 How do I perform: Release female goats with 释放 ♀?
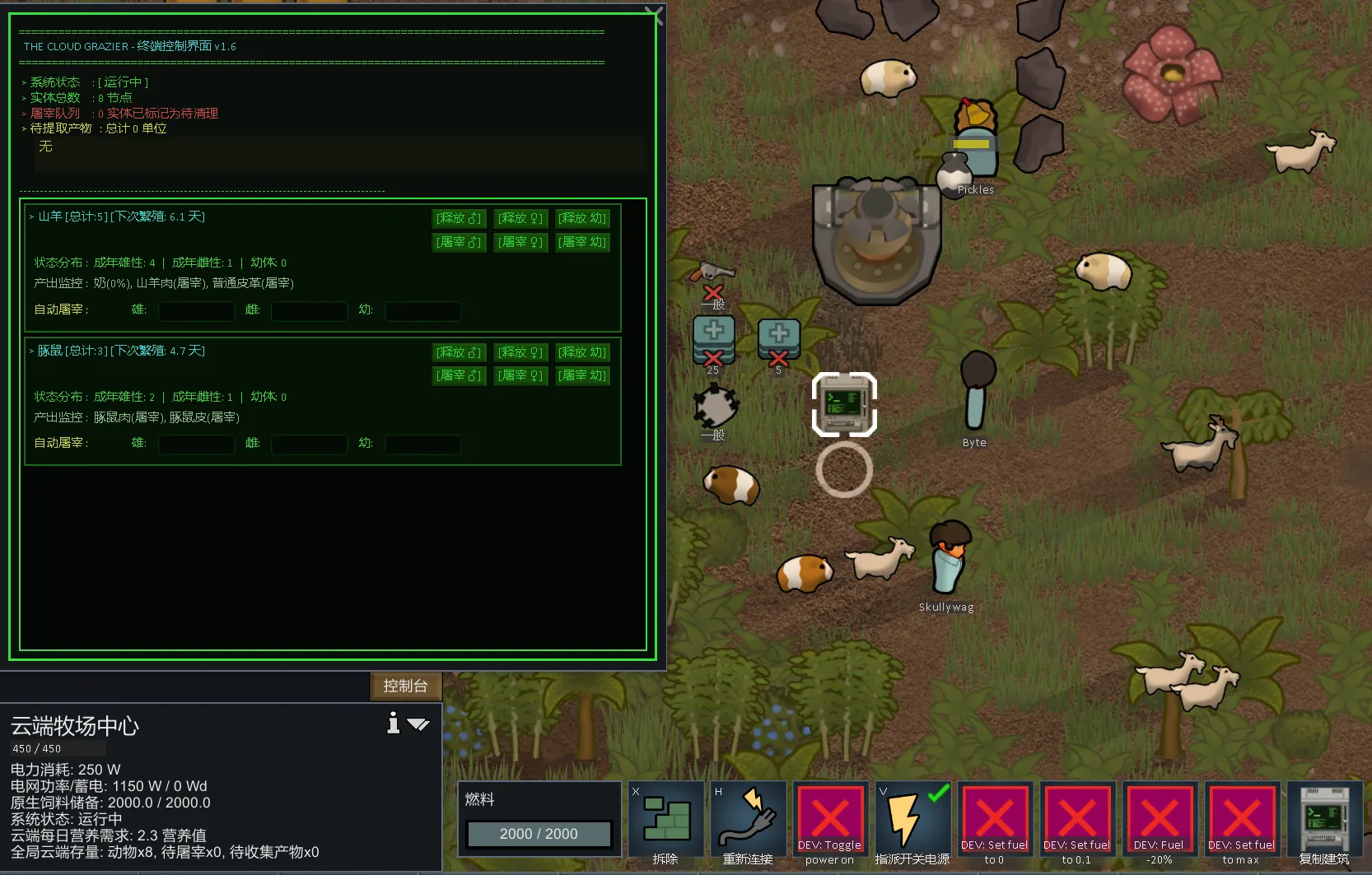[x=520, y=218]
